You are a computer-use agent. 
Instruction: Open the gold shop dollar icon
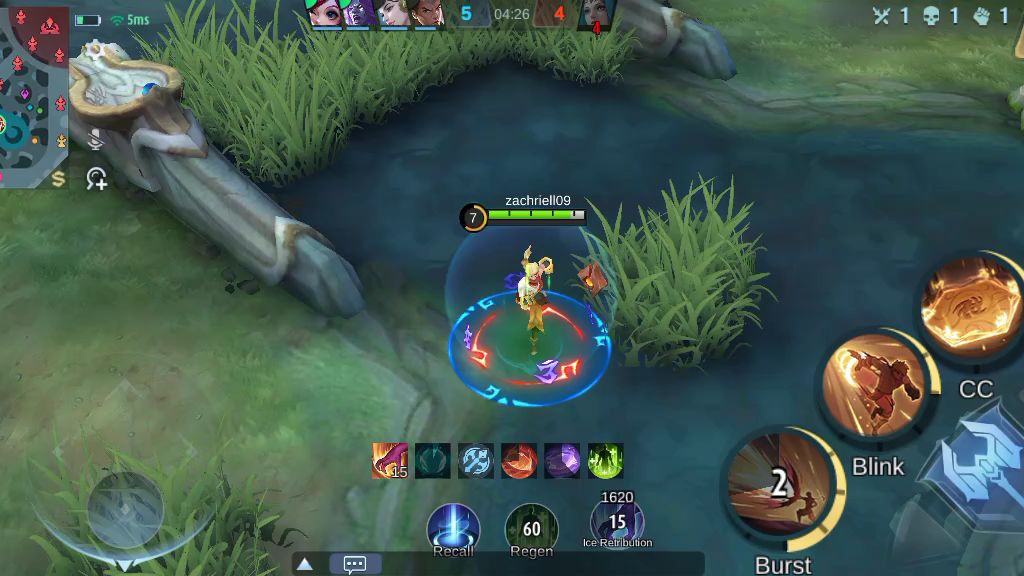coord(58,179)
